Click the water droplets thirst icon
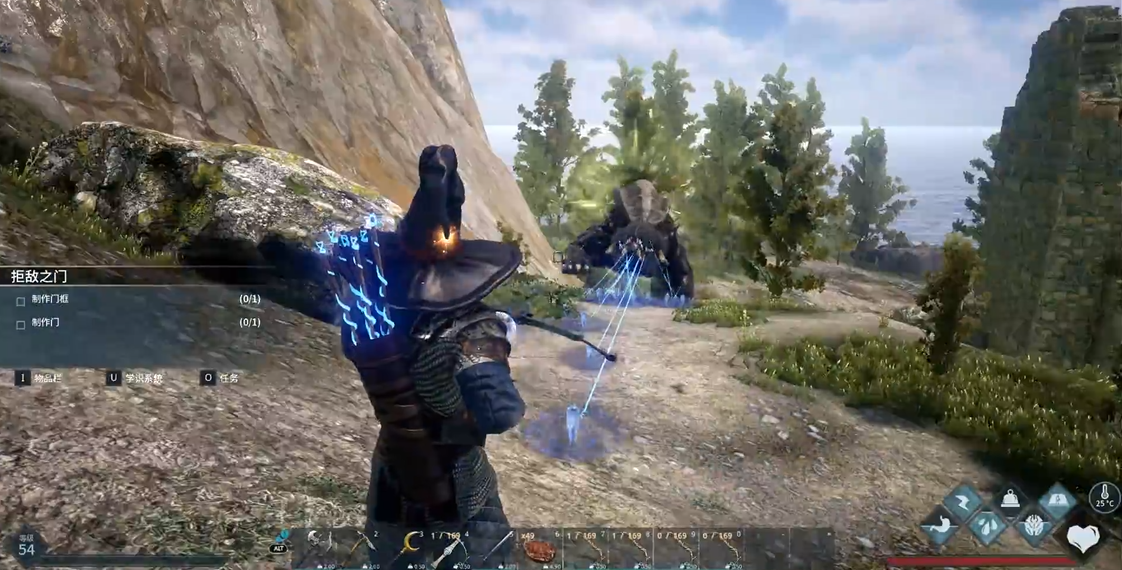This screenshot has height=570, width=1122. coord(986,525)
